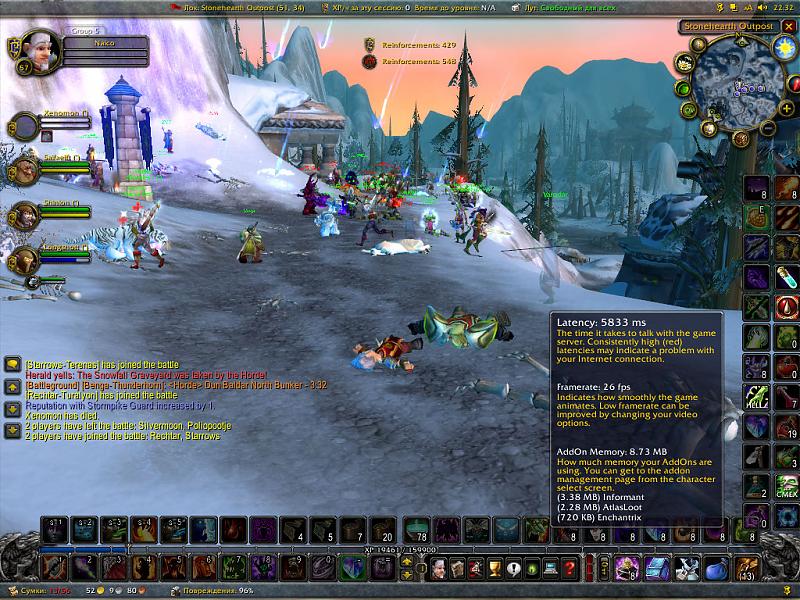Click the action slot with count 78

[411, 529]
